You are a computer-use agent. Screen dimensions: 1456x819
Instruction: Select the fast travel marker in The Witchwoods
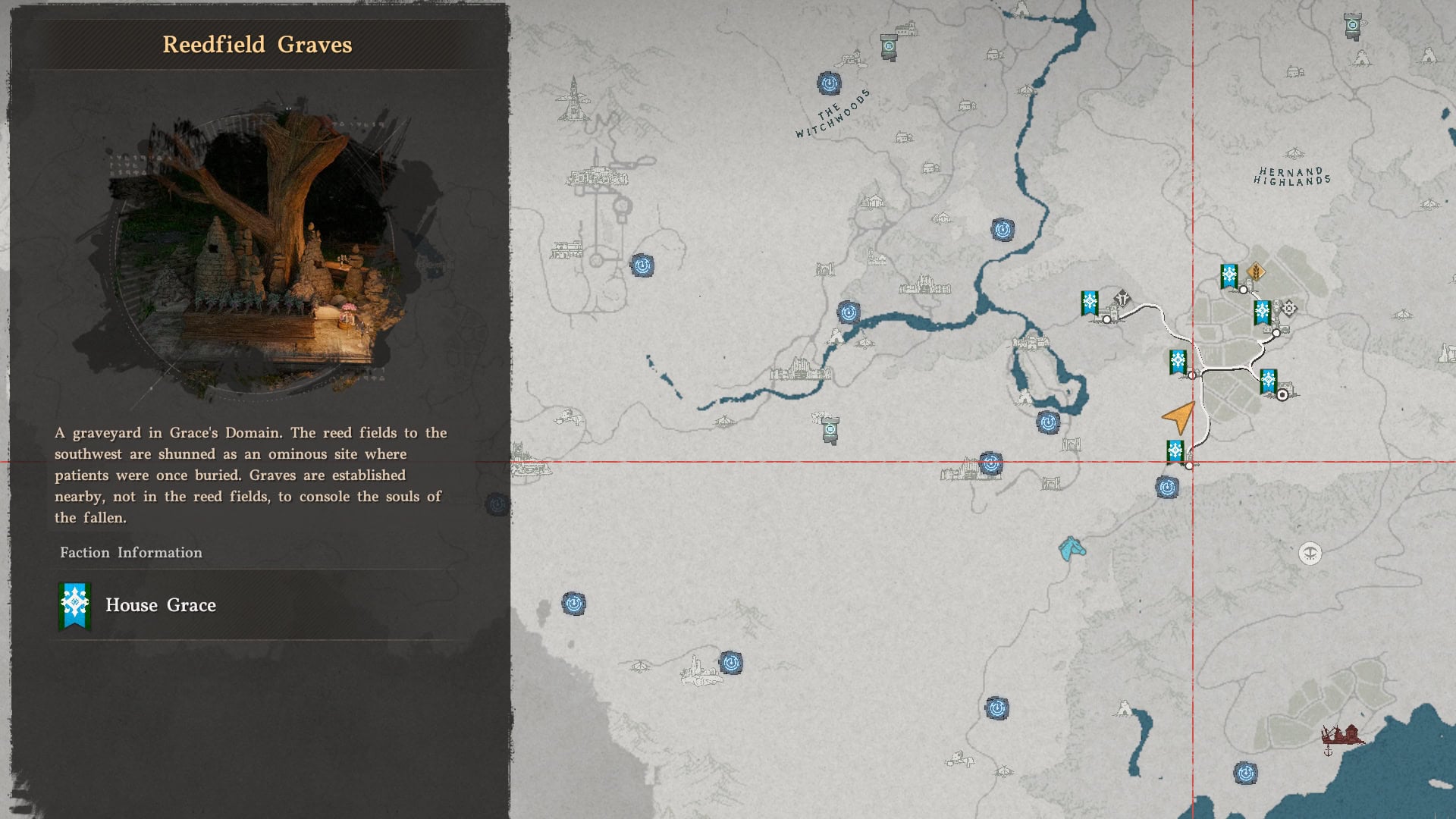[829, 83]
